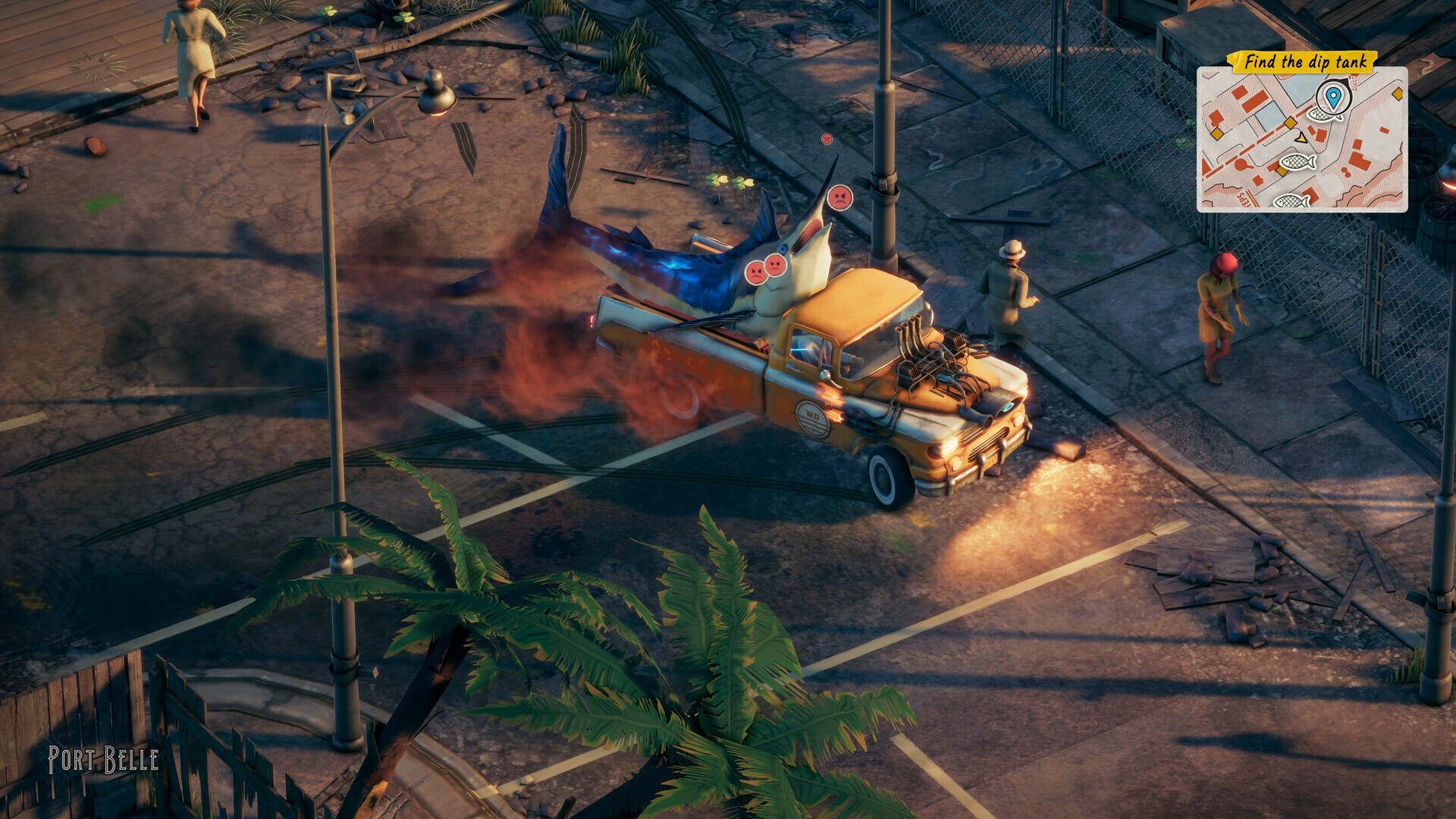Toggle the diamond marker on the minimap's left side
1456x819 pixels.
click(1216, 134)
